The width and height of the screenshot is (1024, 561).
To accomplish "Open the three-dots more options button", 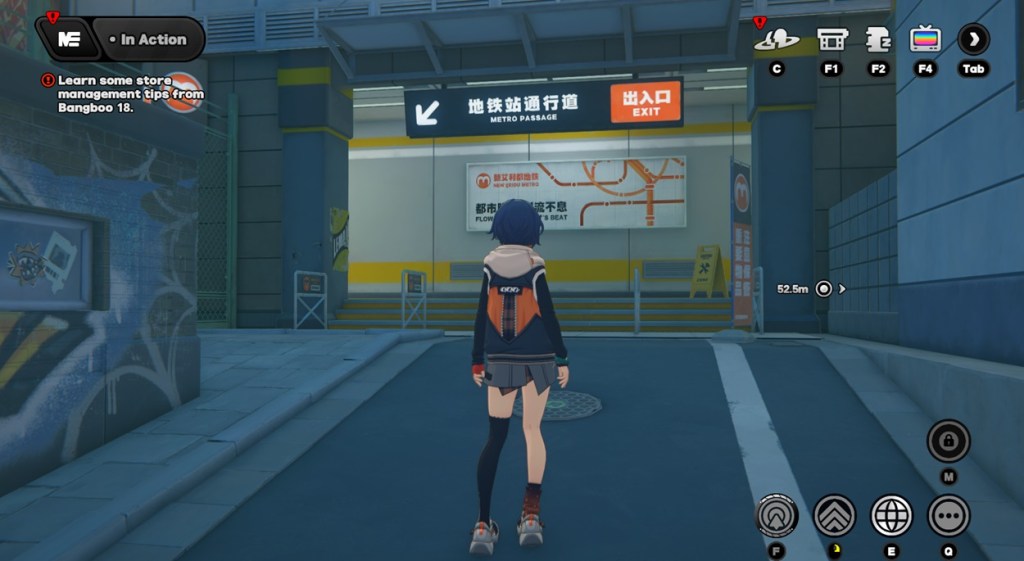I will [x=948, y=516].
